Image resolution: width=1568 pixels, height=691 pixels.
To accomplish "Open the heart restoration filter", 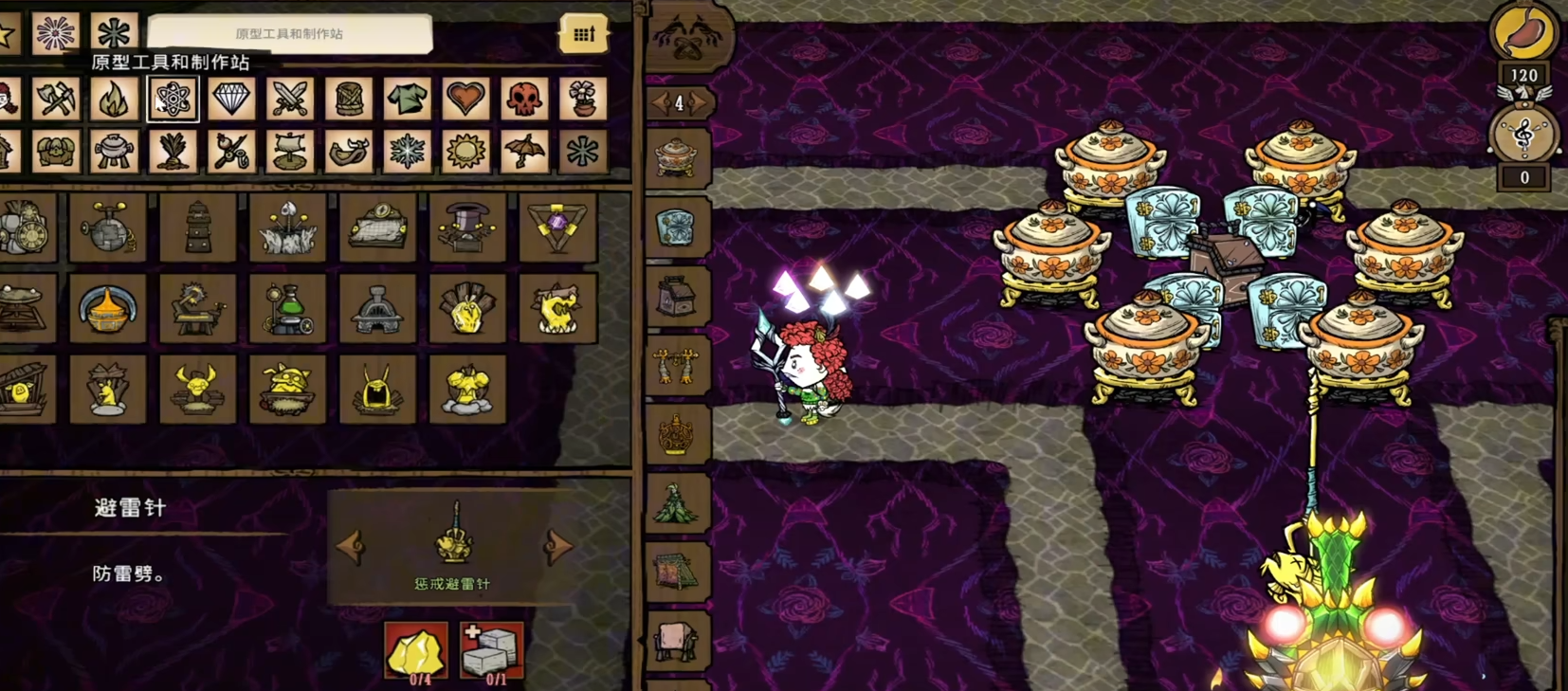I will pyautogui.click(x=465, y=99).
